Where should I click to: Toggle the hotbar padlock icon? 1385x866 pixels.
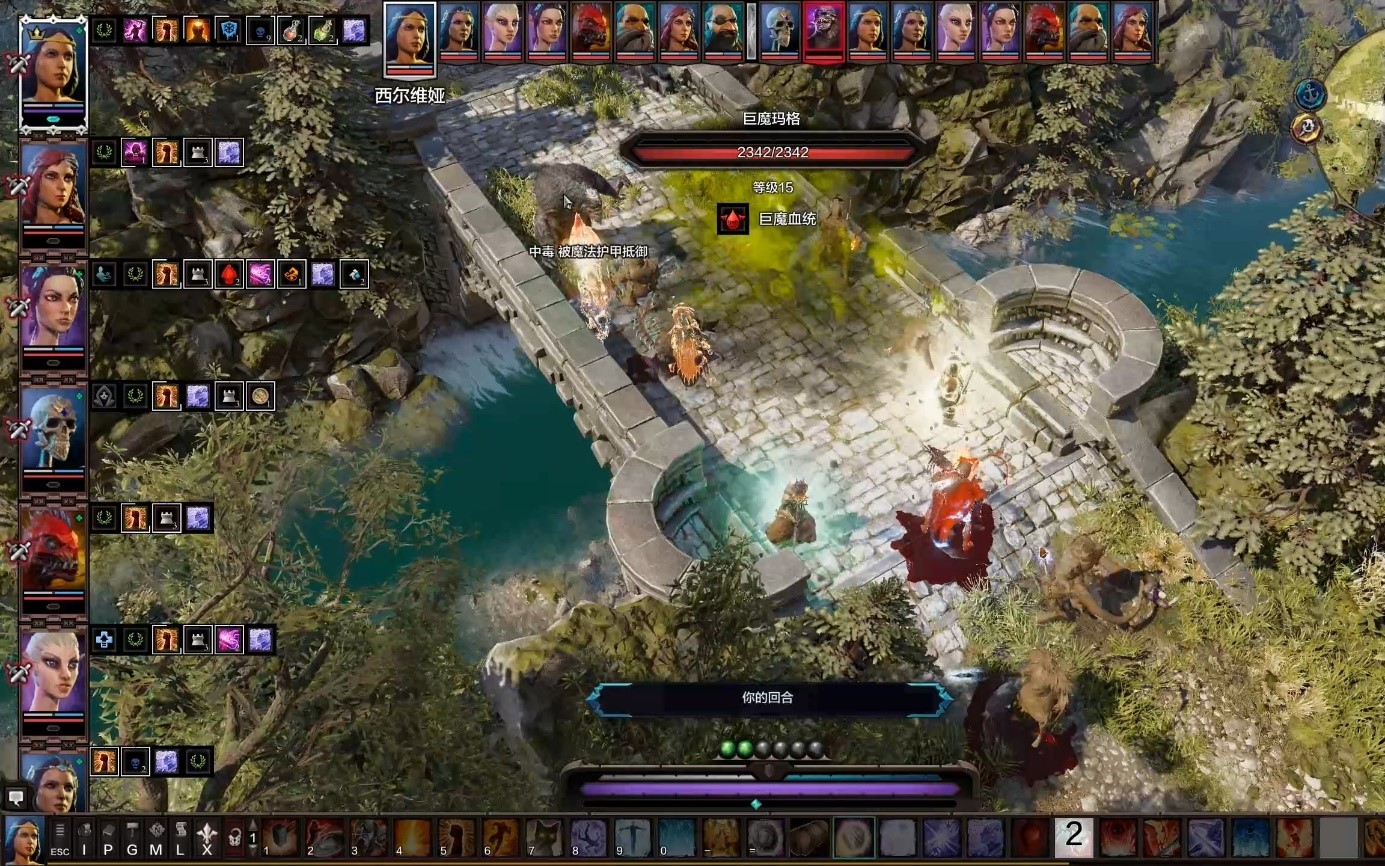tap(233, 838)
